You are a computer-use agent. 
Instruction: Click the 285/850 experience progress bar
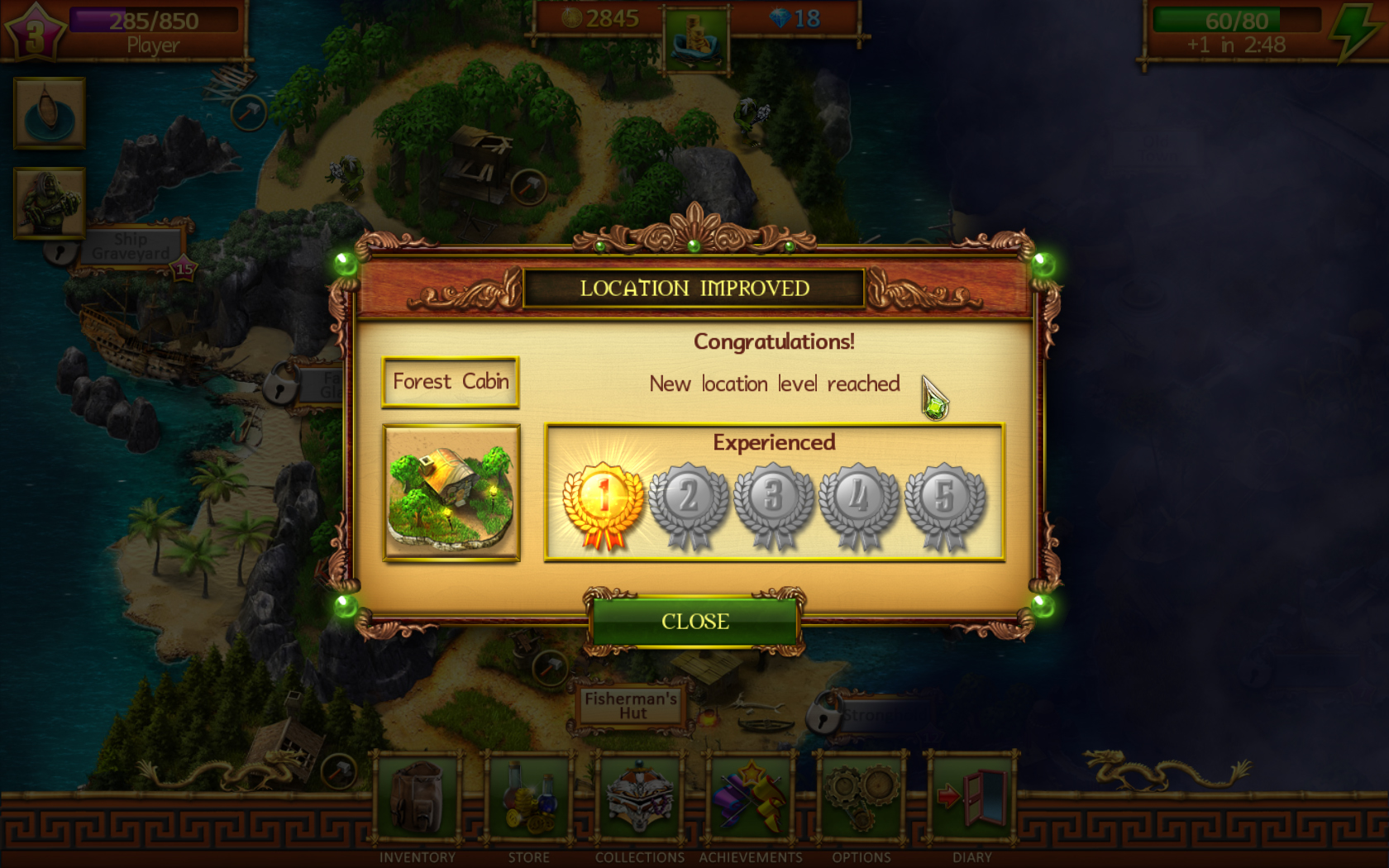point(154,21)
